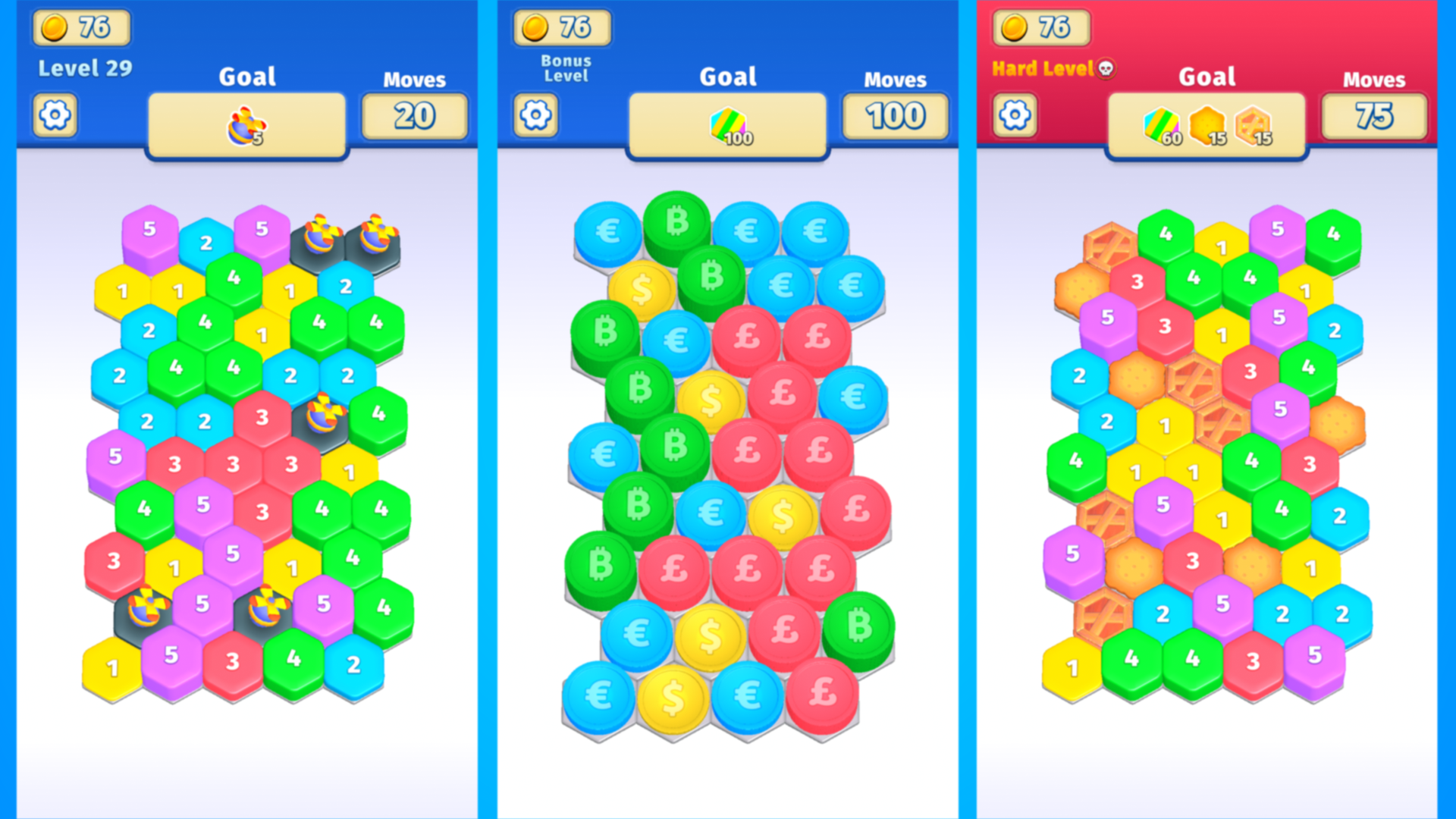Tap the coin counter showing 76
The height and width of the screenshot is (819, 1456).
pyautogui.click(x=81, y=28)
